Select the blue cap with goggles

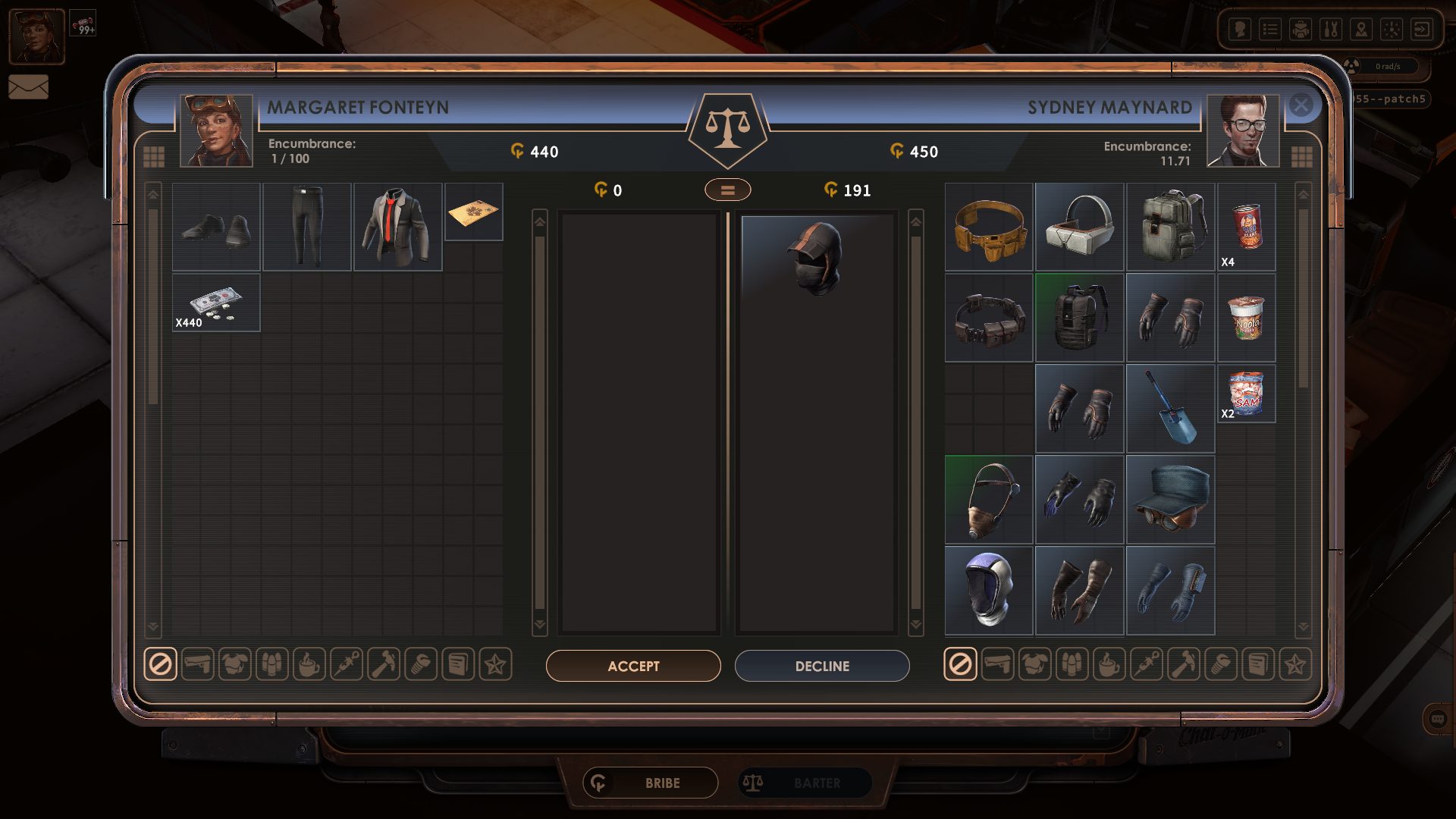pyautogui.click(x=1170, y=500)
